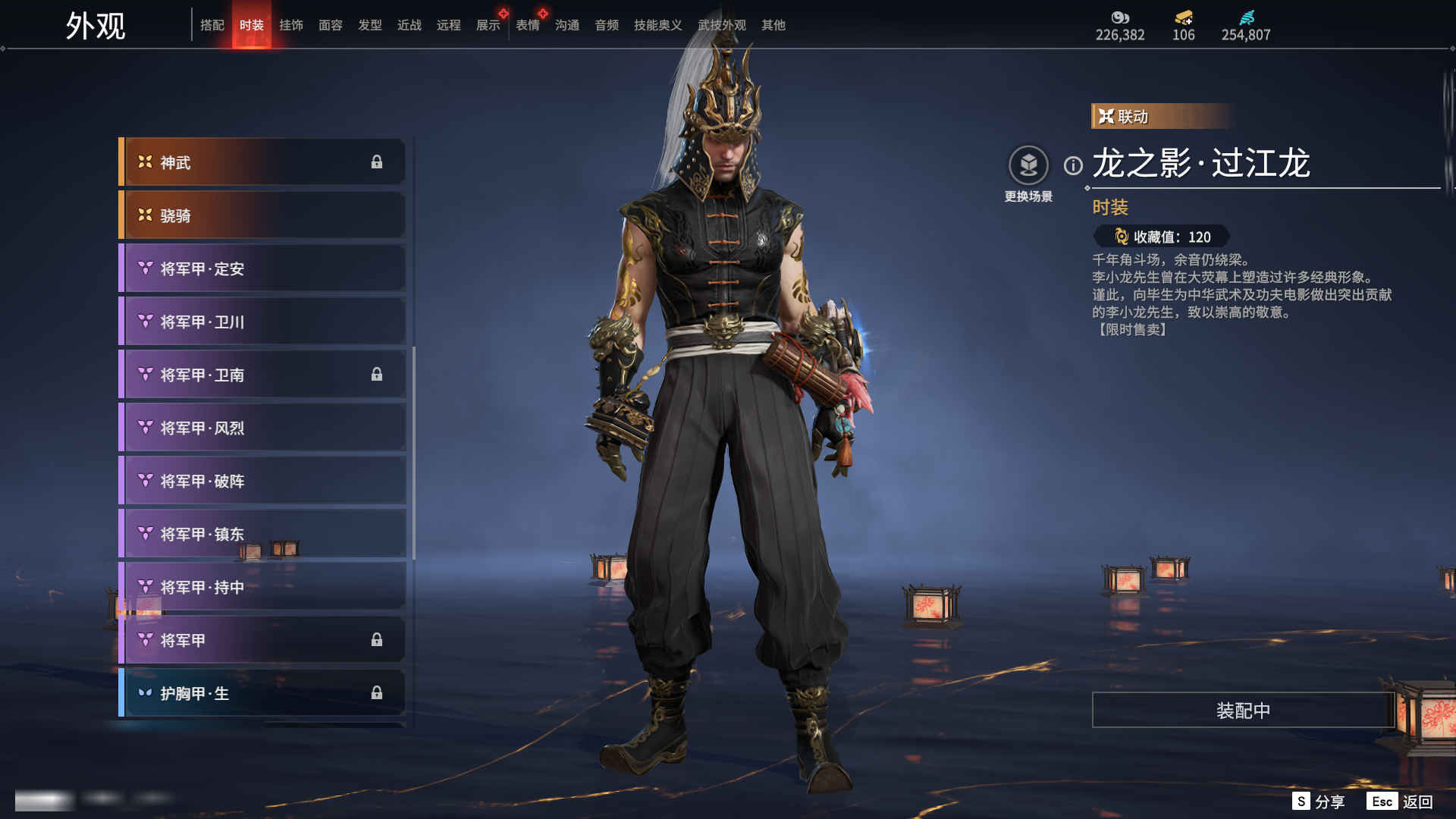Choose the 骁骑 outfit
This screenshot has width=1456, height=819.
coord(262,215)
